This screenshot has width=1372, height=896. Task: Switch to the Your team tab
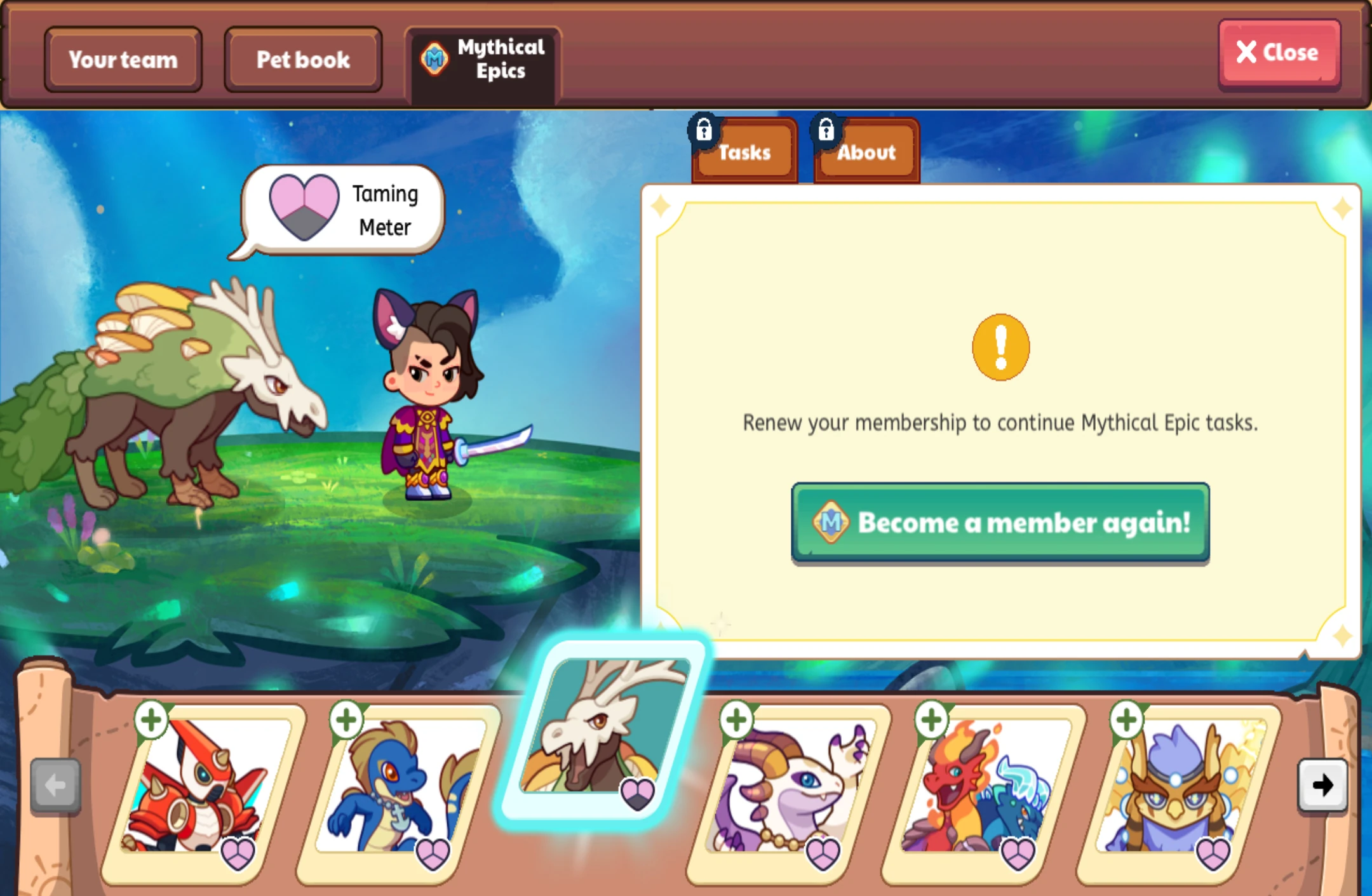tap(123, 60)
